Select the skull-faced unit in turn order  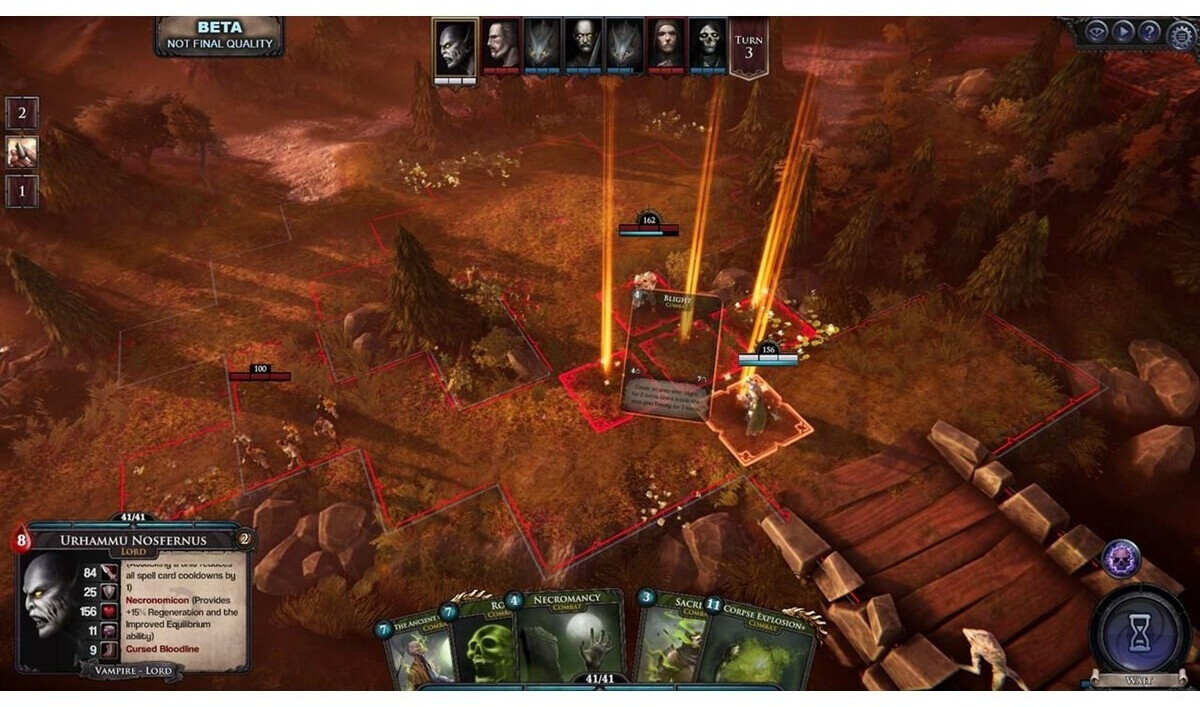point(708,45)
